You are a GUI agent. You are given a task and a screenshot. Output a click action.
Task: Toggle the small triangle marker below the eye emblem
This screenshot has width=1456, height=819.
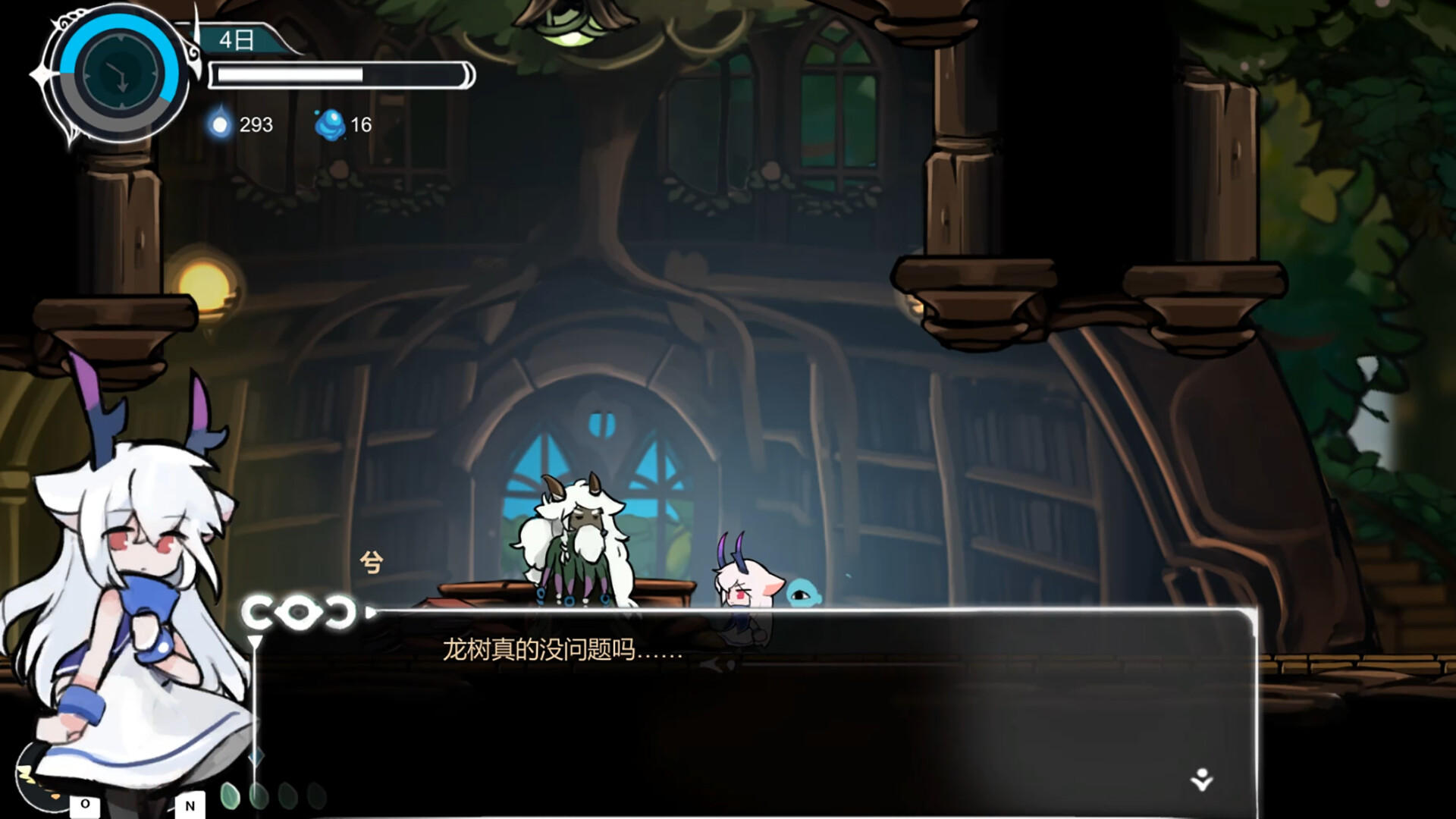click(x=254, y=642)
